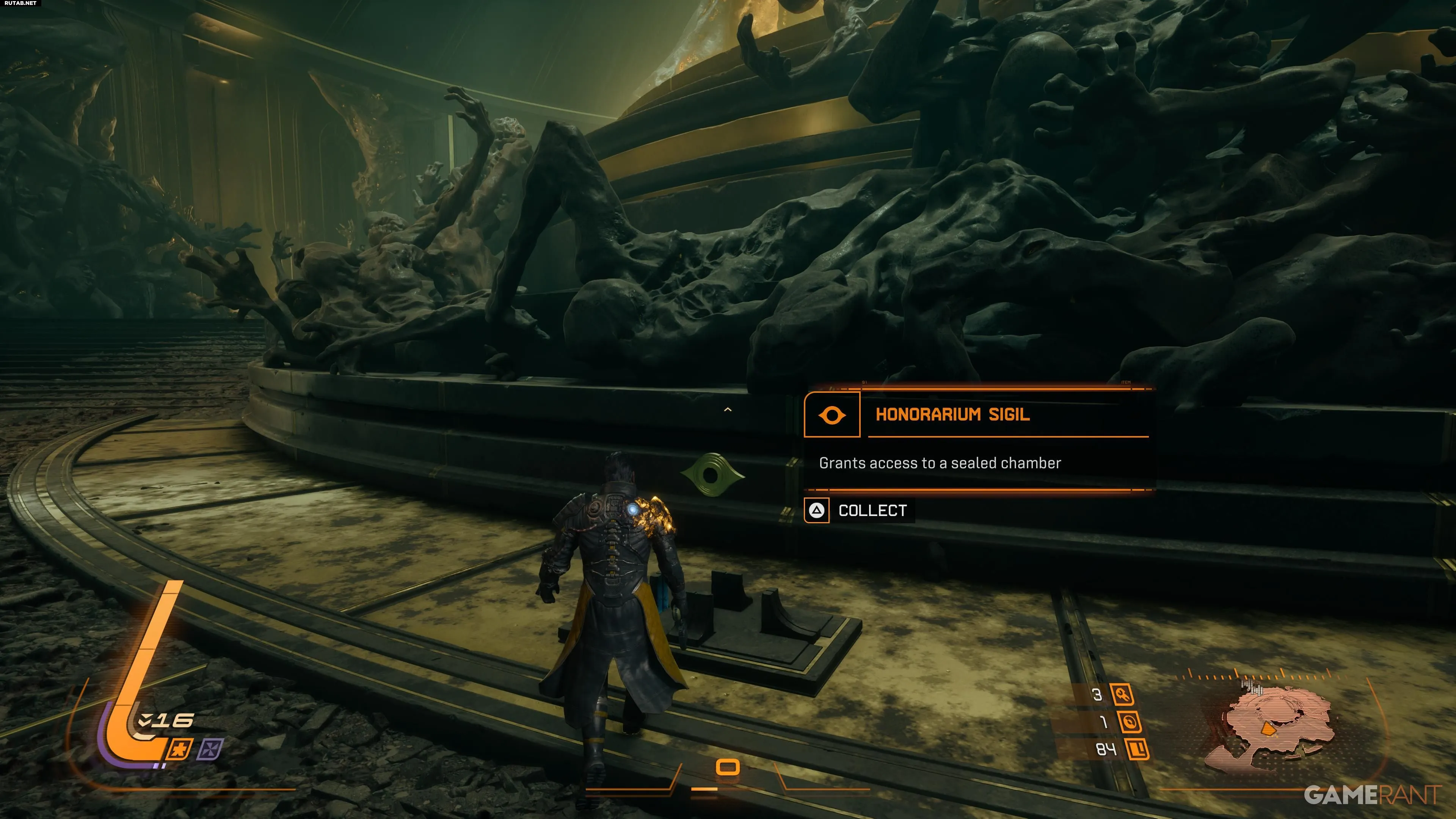Click the wrench key resource icon

tap(1122, 695)
